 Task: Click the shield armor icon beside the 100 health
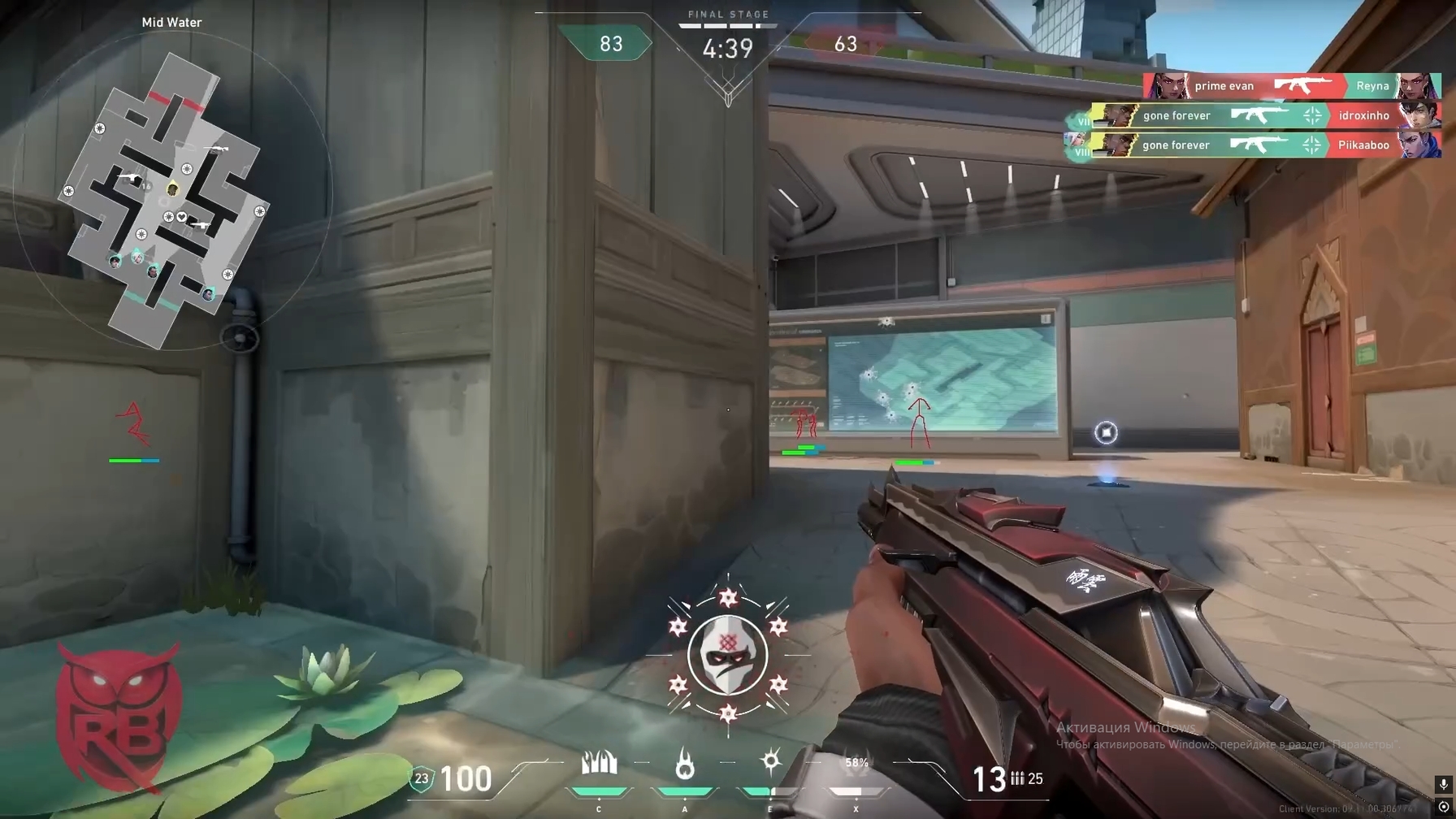click(x=420, y=778)
